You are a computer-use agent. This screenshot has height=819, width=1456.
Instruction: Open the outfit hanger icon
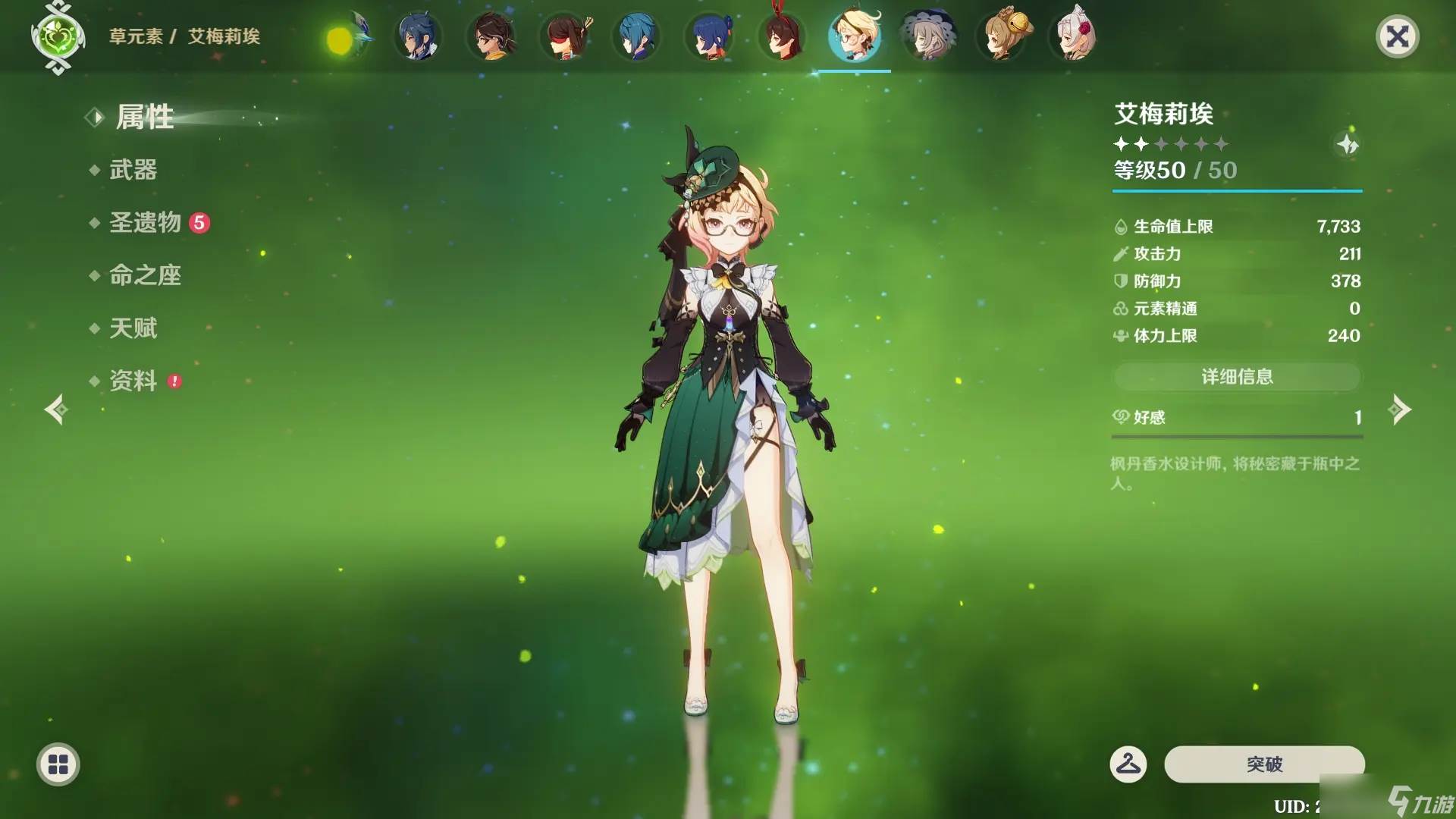tap(1128, 764)
